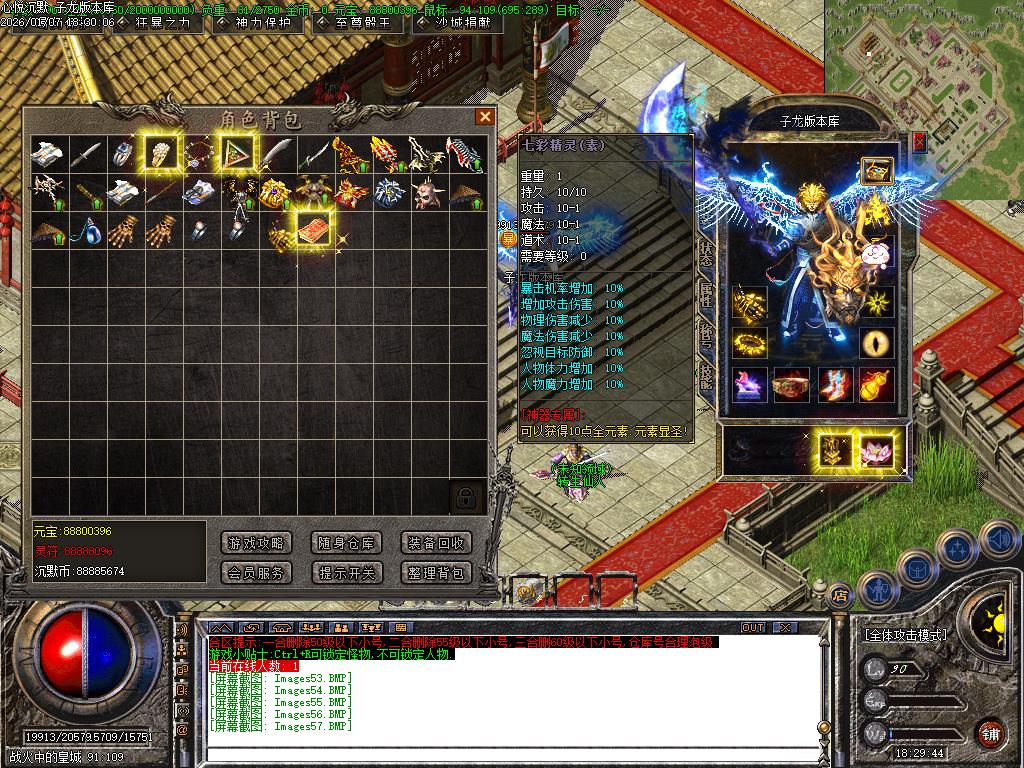Click the golden gourd equipment slot

(877, 385)
